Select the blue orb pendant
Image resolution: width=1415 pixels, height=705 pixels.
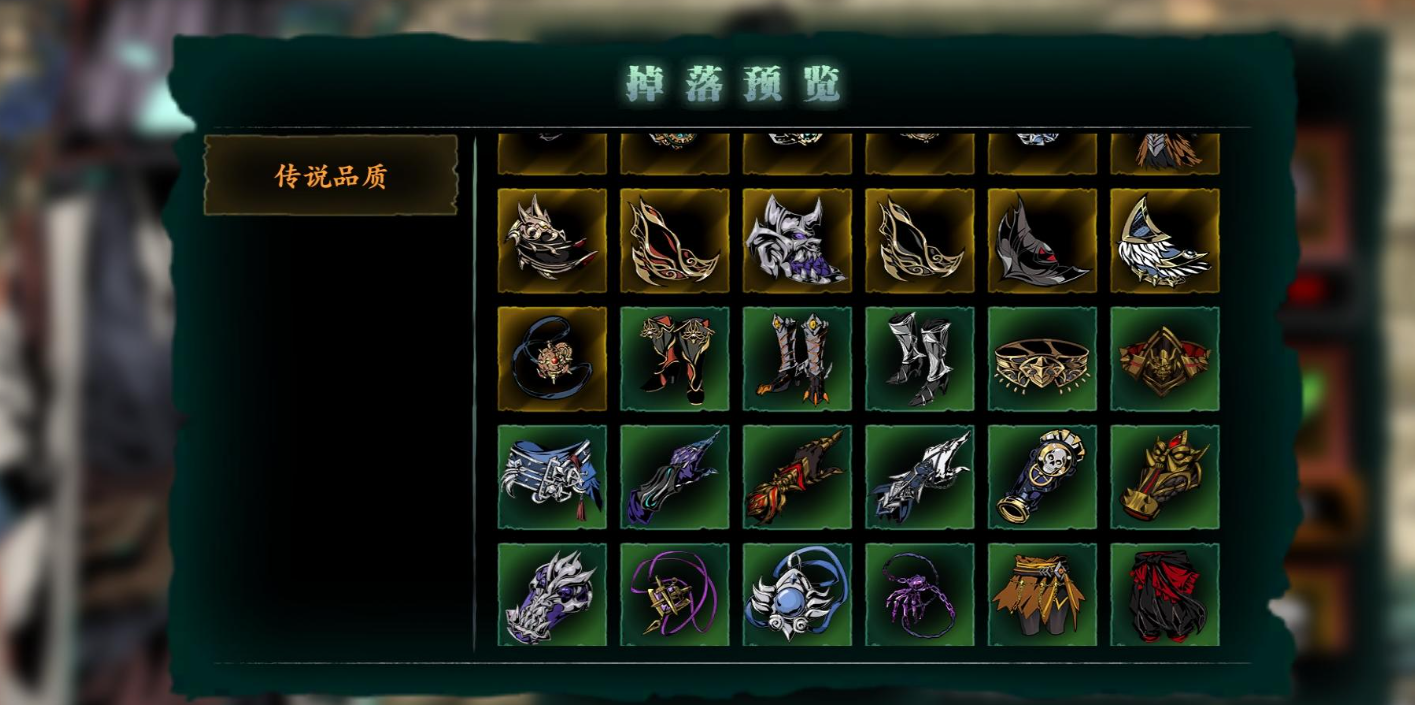pos(797,595)
